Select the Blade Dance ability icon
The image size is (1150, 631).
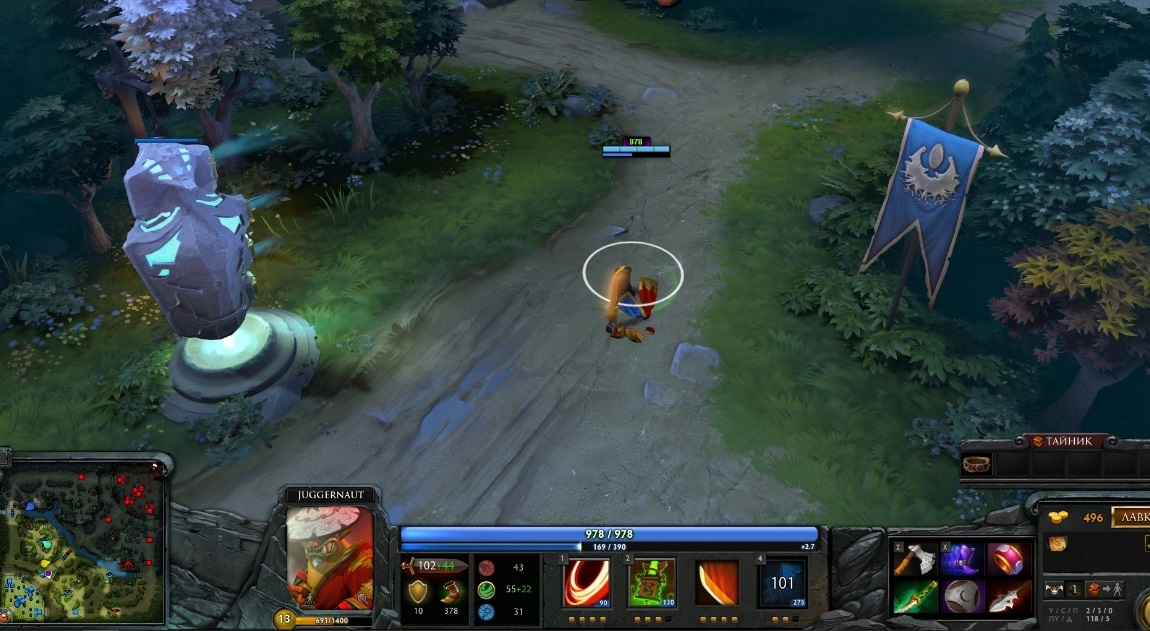(717, 582)
